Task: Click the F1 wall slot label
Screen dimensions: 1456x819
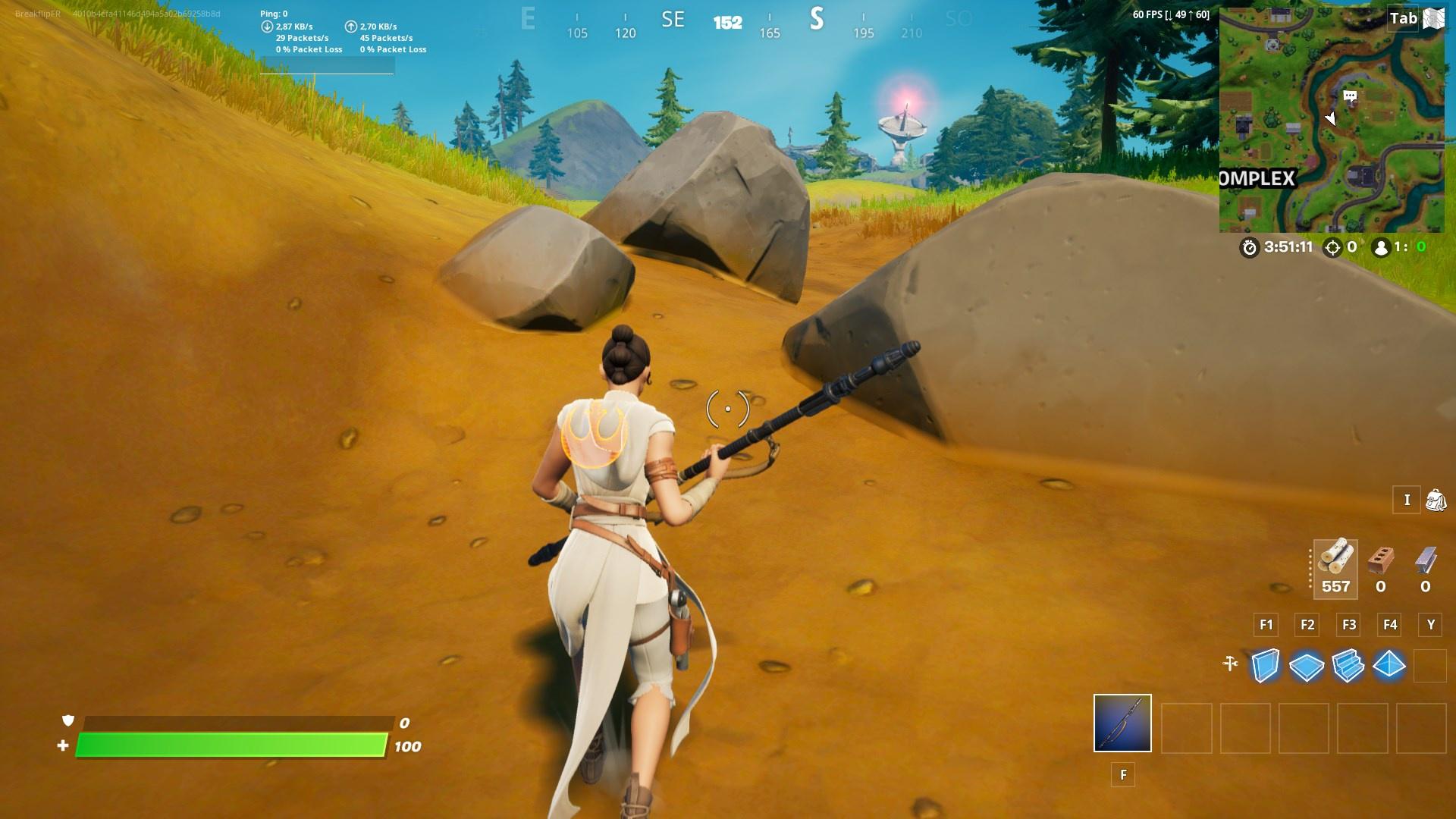Action: pyautogui.click(x=1265, y=625)
